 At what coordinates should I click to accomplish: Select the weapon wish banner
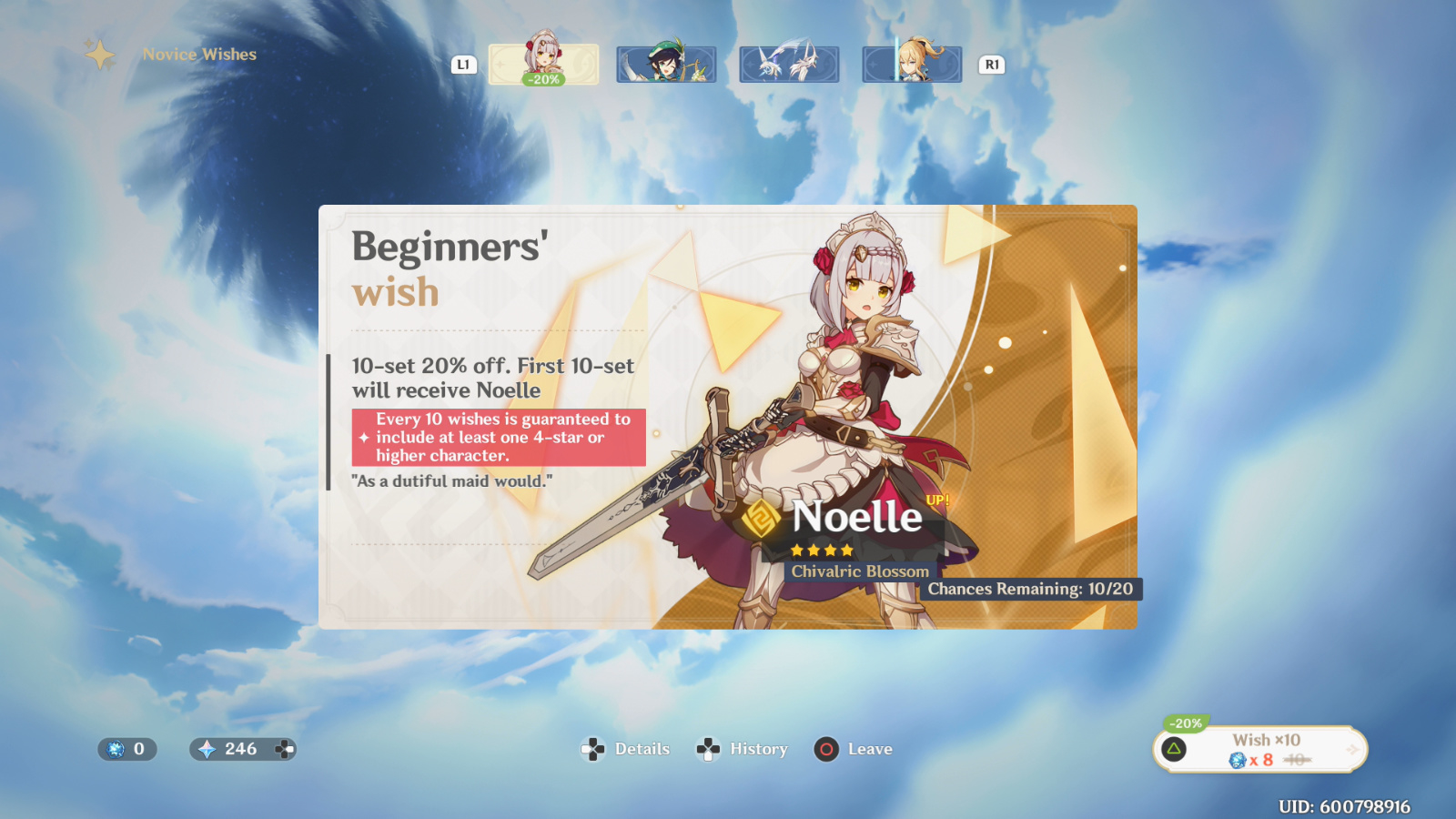click(x=788, y=64)
